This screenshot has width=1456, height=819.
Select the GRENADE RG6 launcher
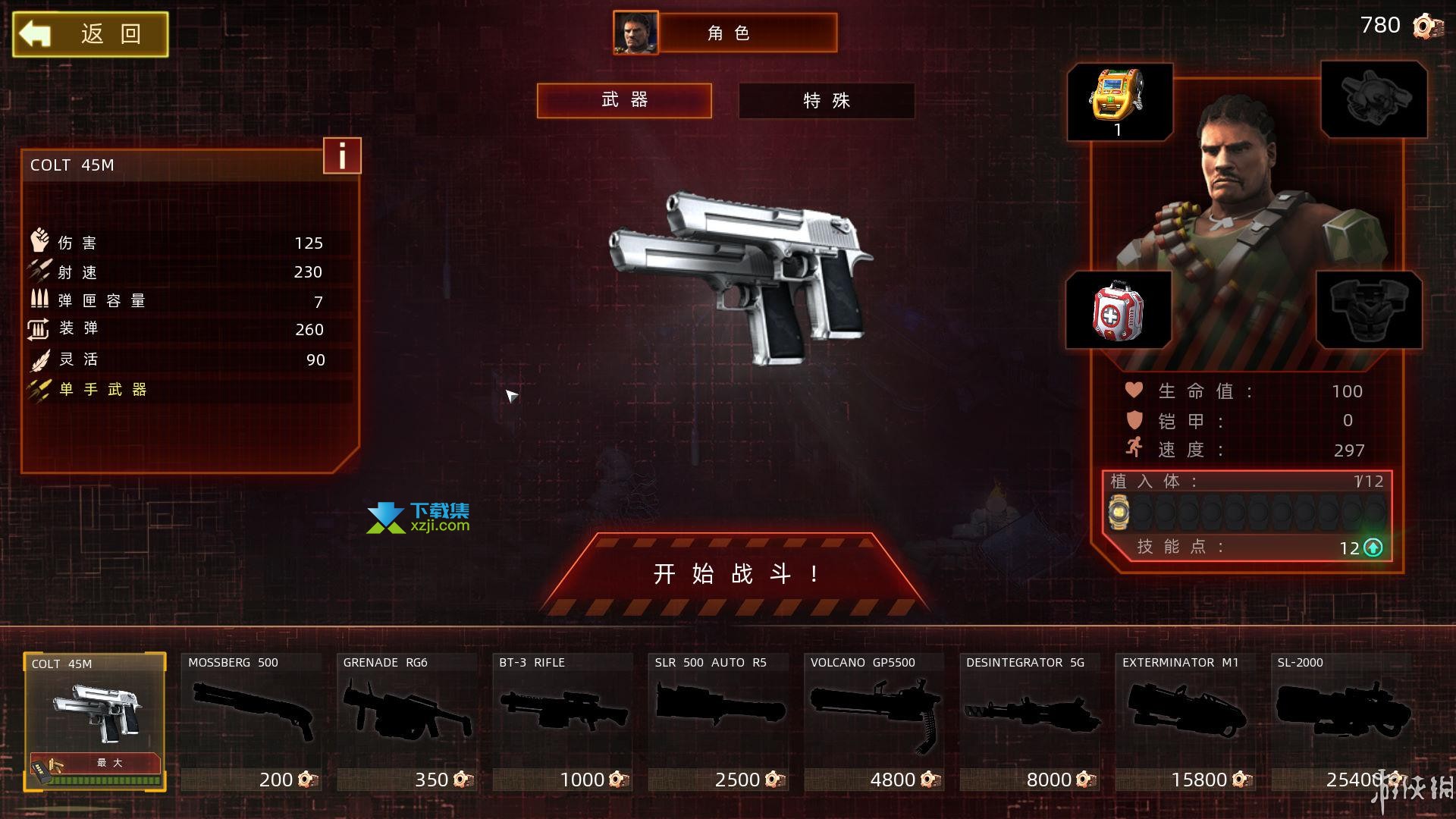point(407,720)
